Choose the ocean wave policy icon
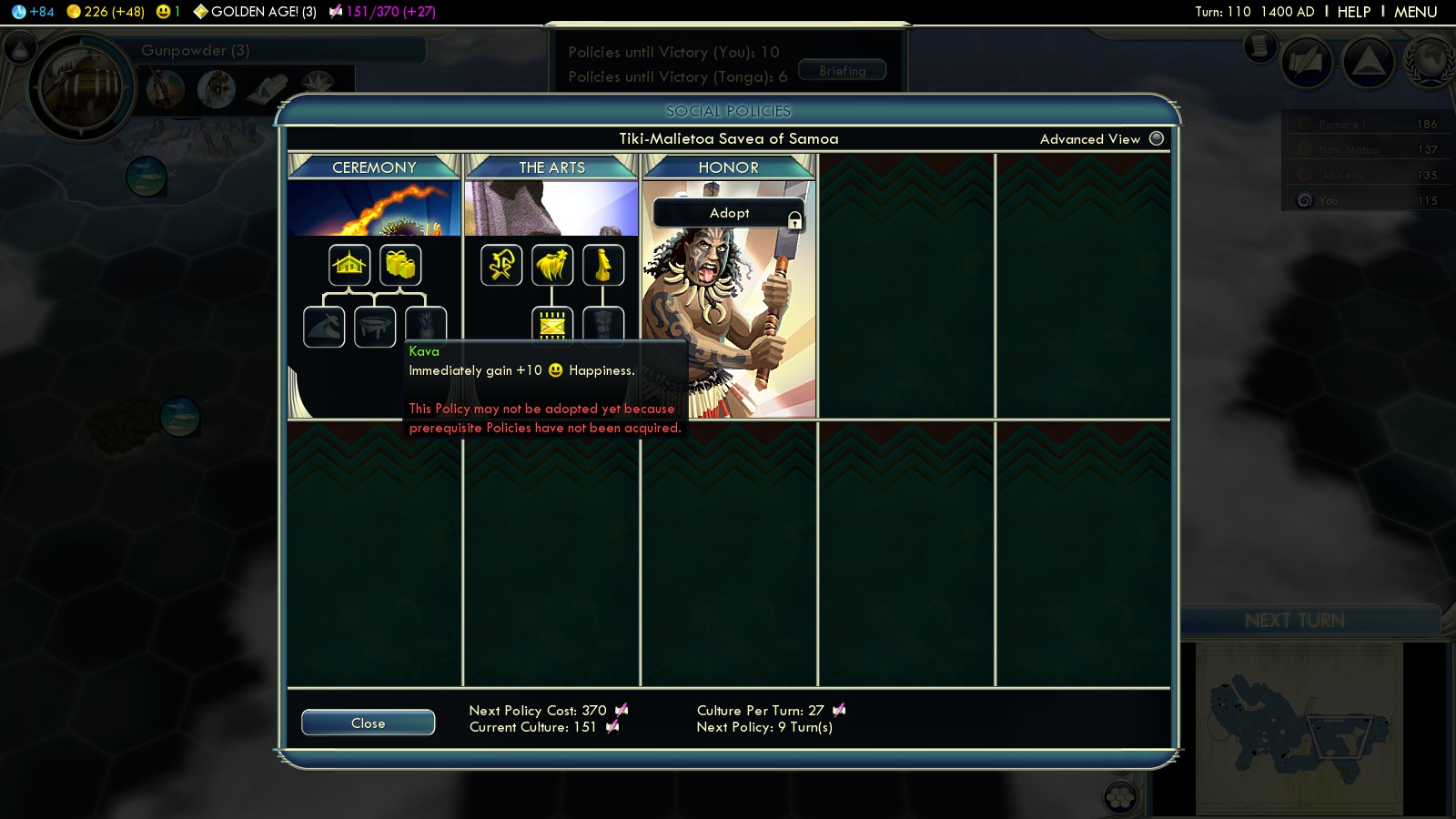 click(x=324, y=327)
